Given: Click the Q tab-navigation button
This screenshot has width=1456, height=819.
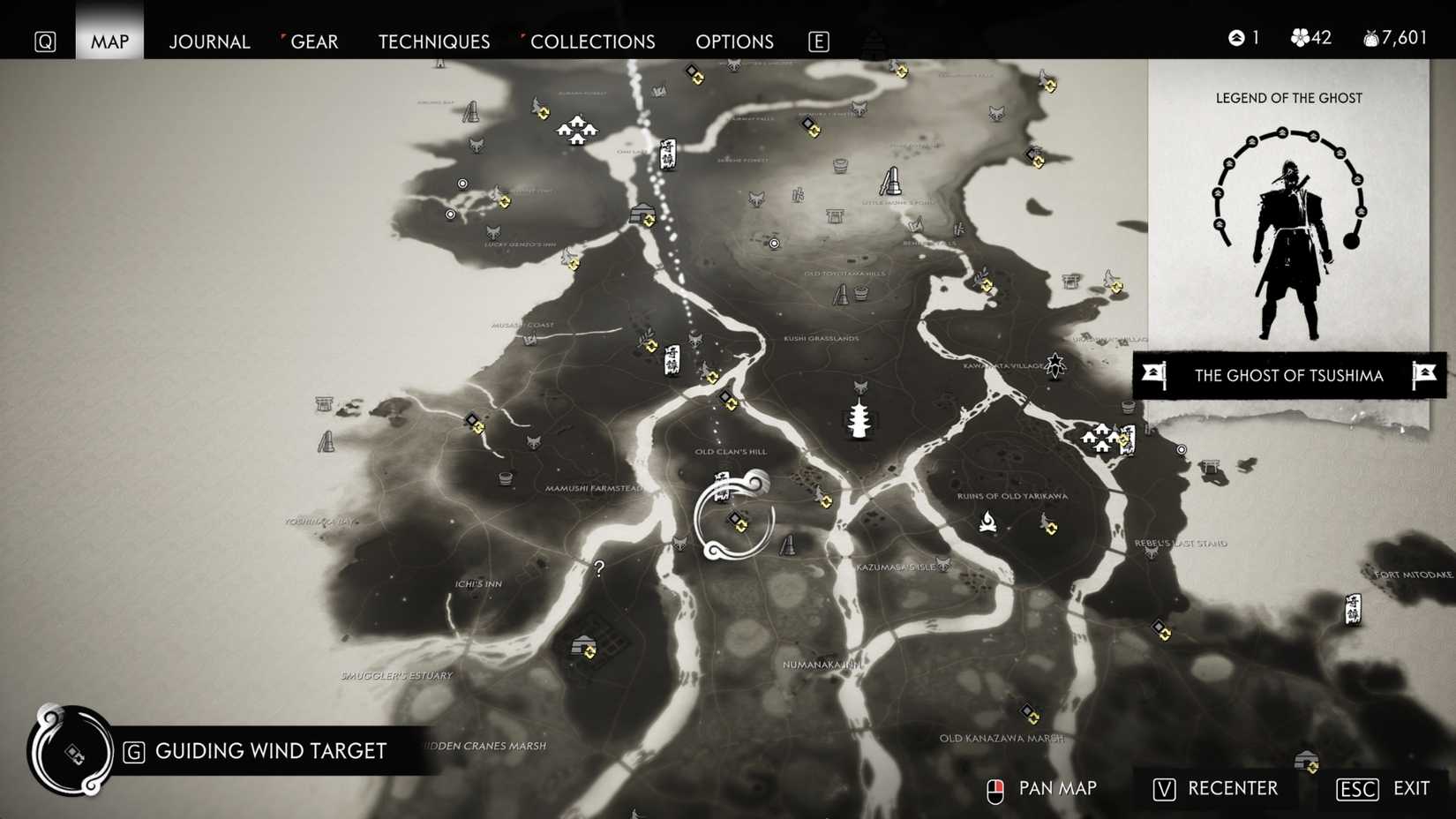Looking at the screenshot, I should (x=44, y=40).
